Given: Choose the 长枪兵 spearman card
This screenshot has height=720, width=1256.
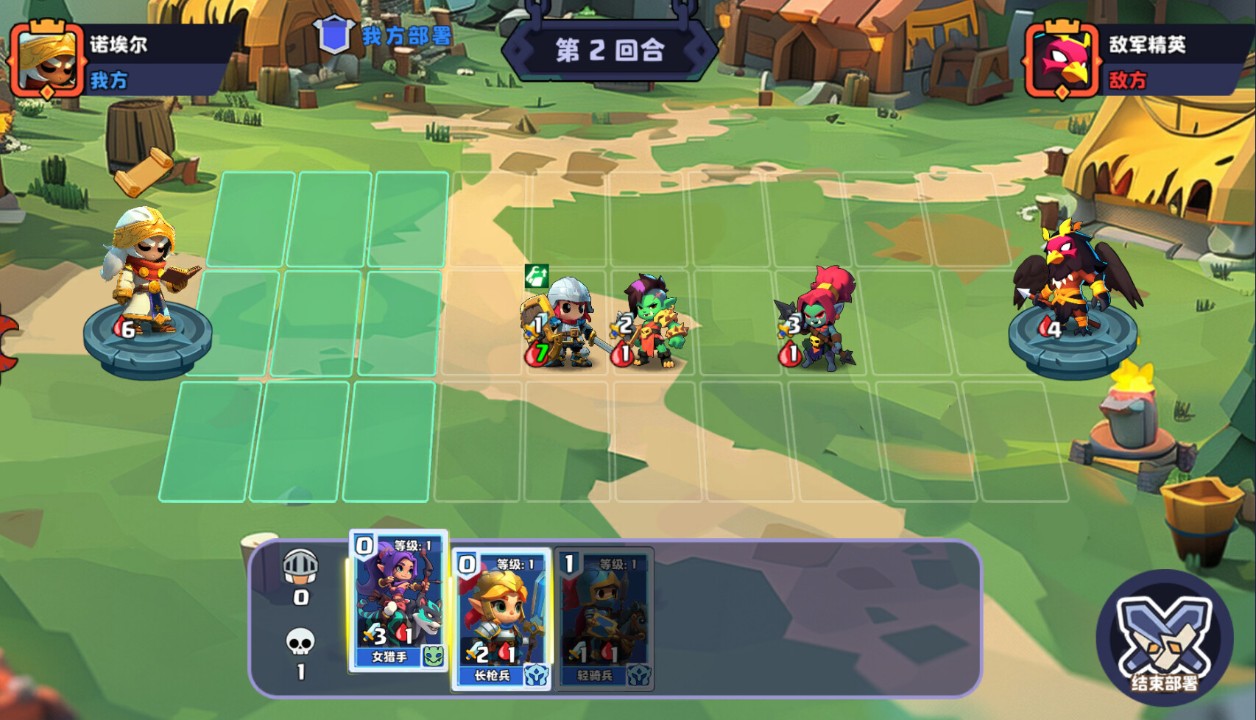Looking at the screenshot, I should click(x=502, y=618).
